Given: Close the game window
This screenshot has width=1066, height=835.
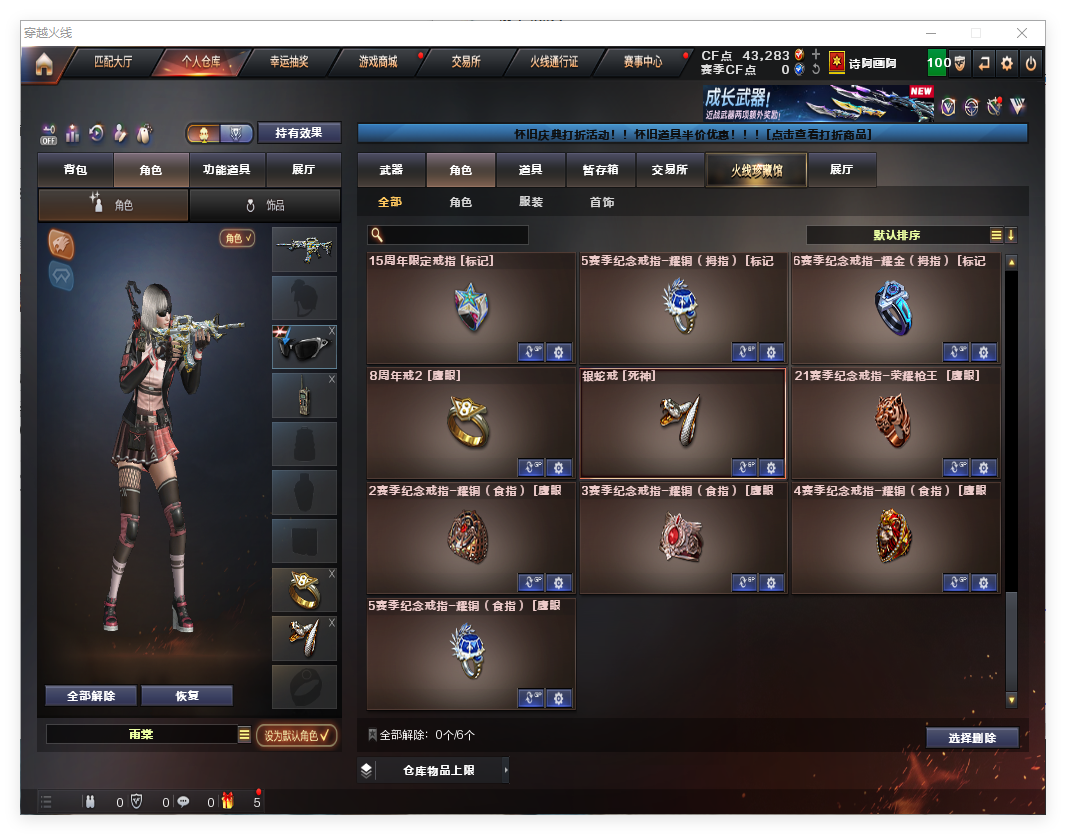Looking at the screenshot, I should 1023,33.
